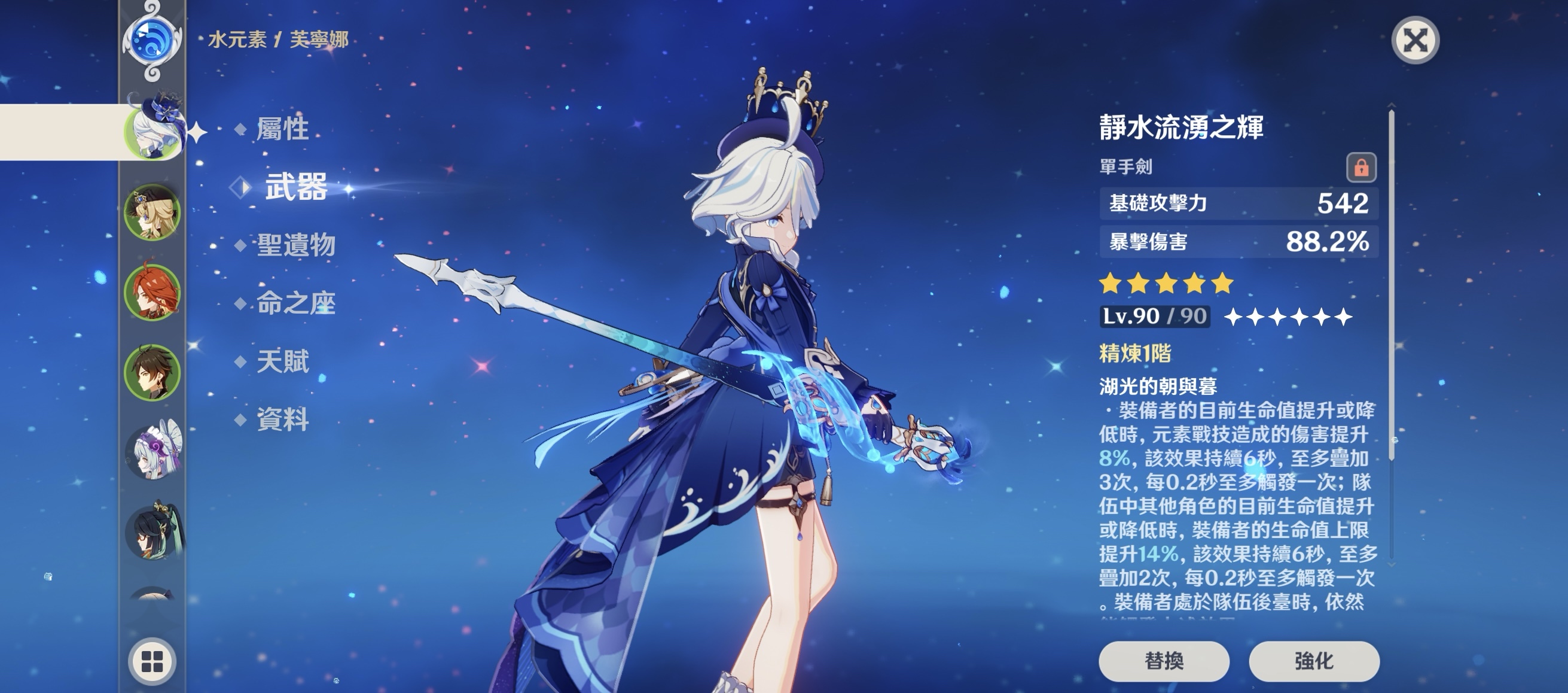The image size is (1568, 693).
Task: Pick the dark-haired male character portrait
Action: 152,373
